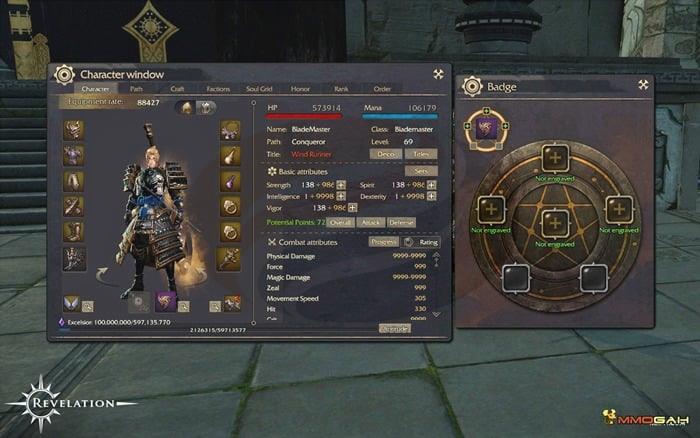Open the Sets button in Basic attributes
Image resolution: width=700 pixels, height=438 pixels.
(x=420, y=171)
